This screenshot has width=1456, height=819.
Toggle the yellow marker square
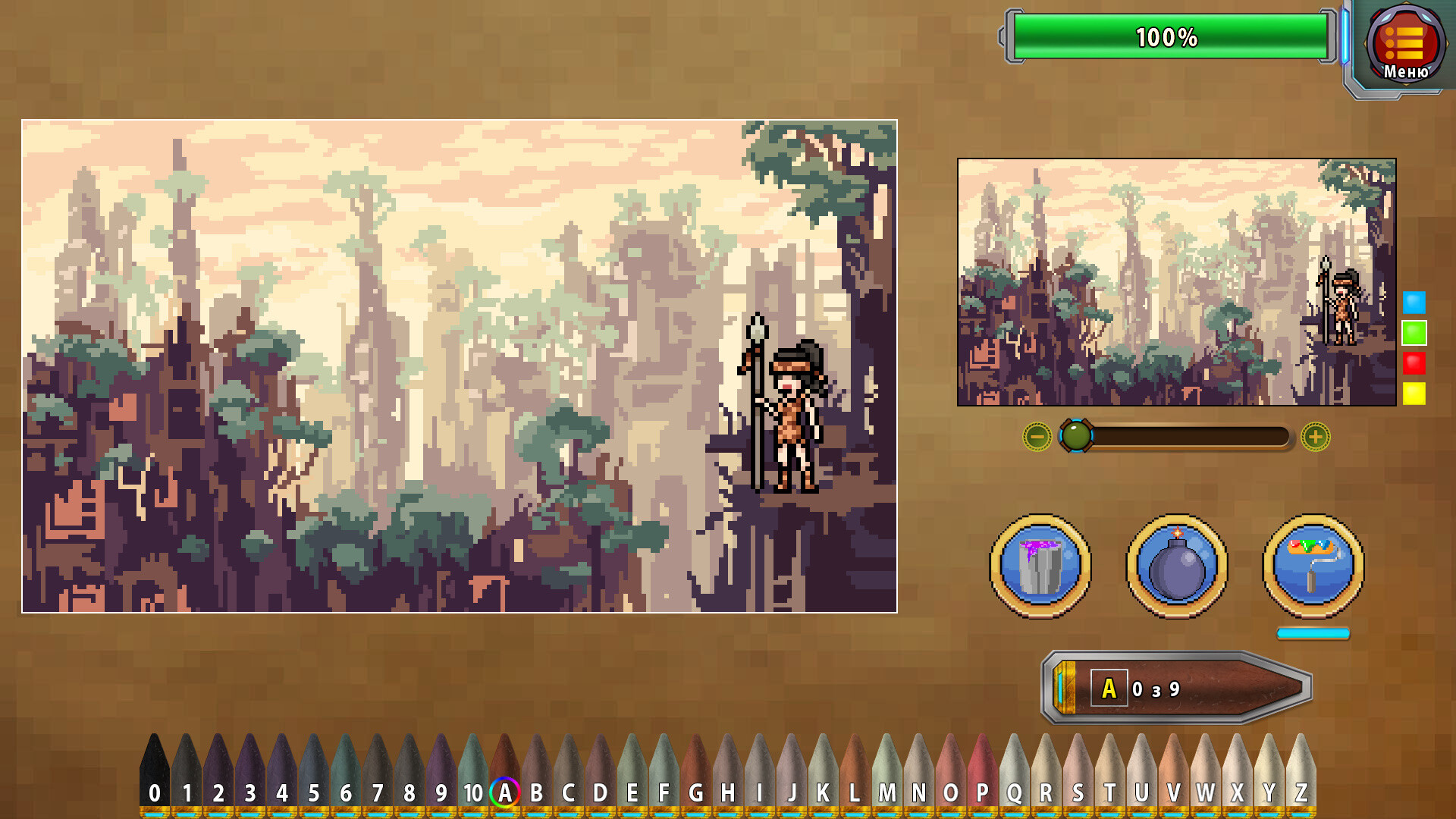pyautogui.click(x=1413, y=393)
